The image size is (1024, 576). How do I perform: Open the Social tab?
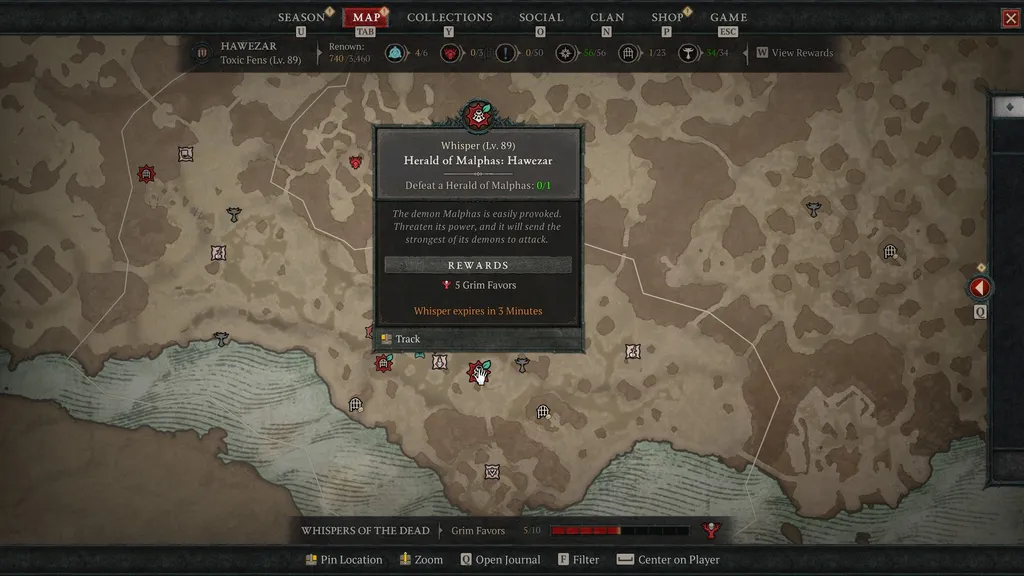[x=541, y=18]
